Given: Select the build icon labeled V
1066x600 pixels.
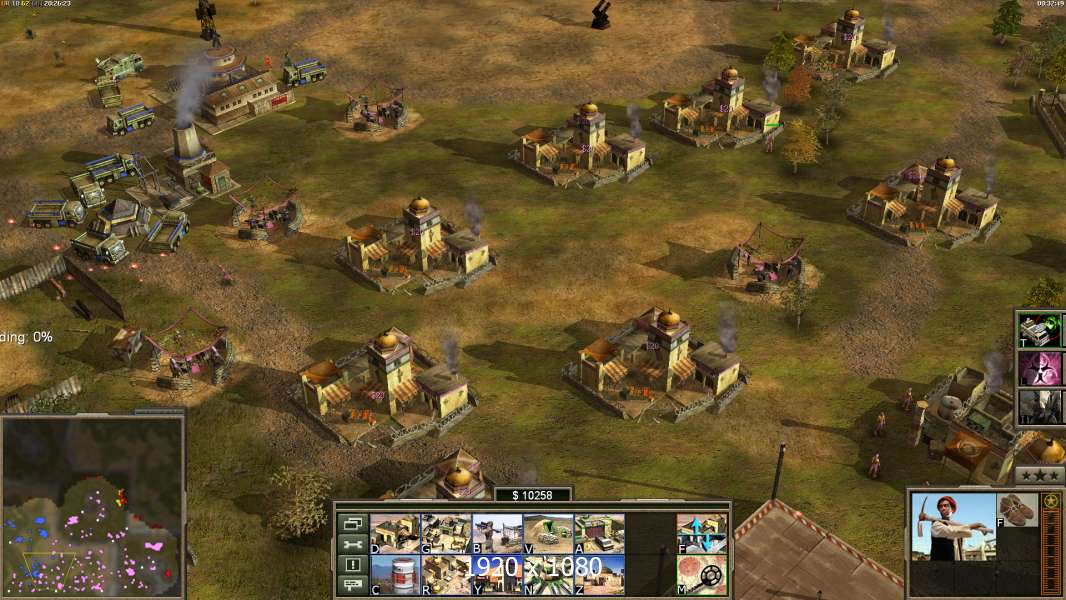Looking at the screenshot, I should (x=548, y=534).
